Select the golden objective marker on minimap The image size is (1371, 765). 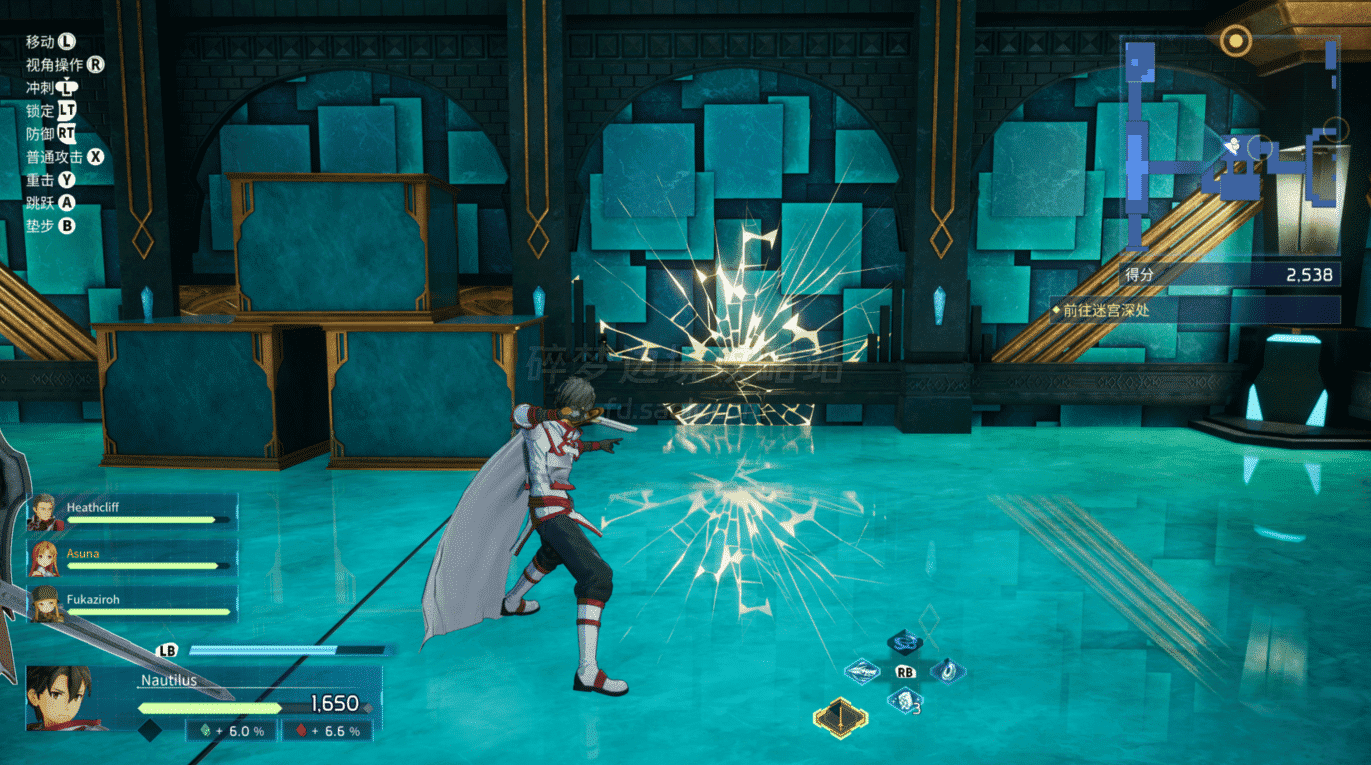[1237, 40]
